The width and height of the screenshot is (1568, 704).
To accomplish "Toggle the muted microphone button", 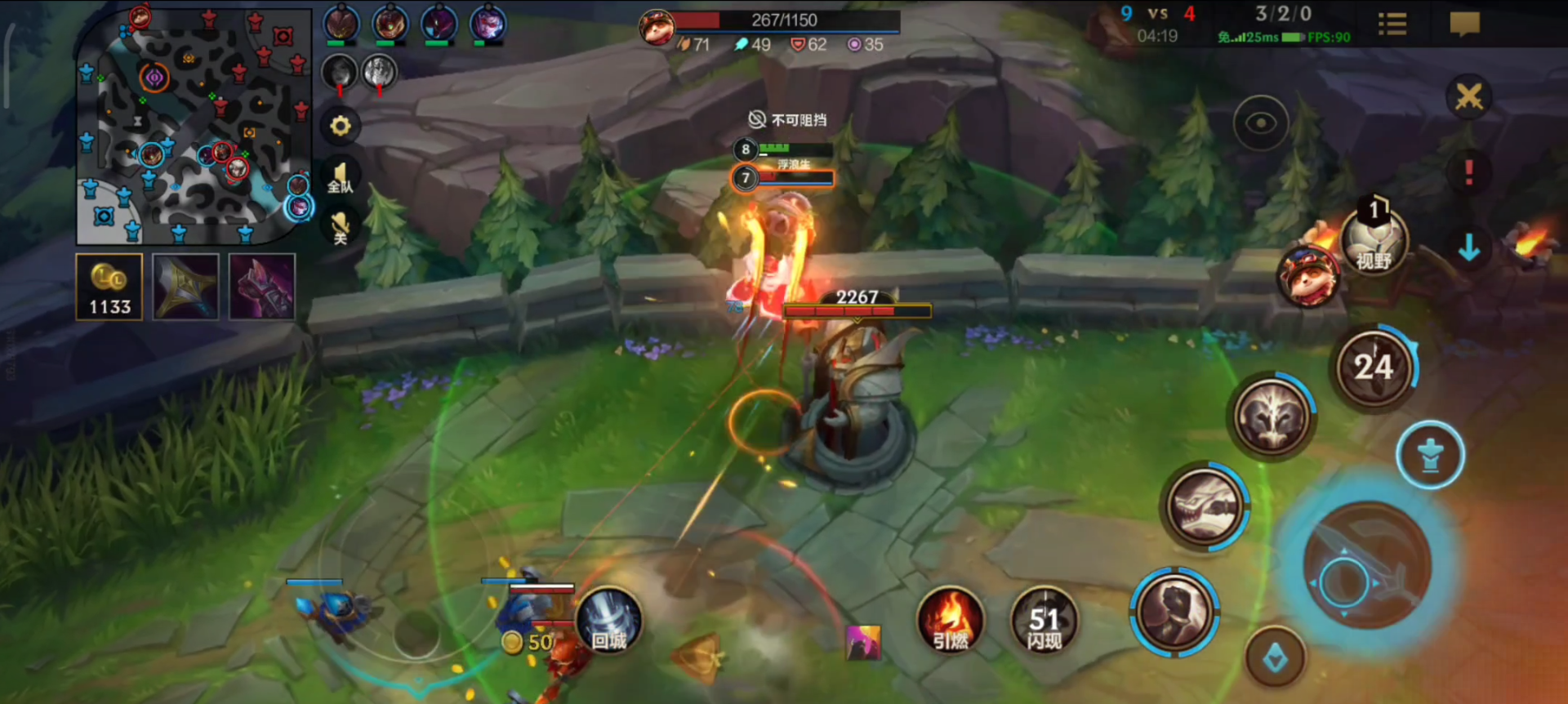I will pos(340,226).
